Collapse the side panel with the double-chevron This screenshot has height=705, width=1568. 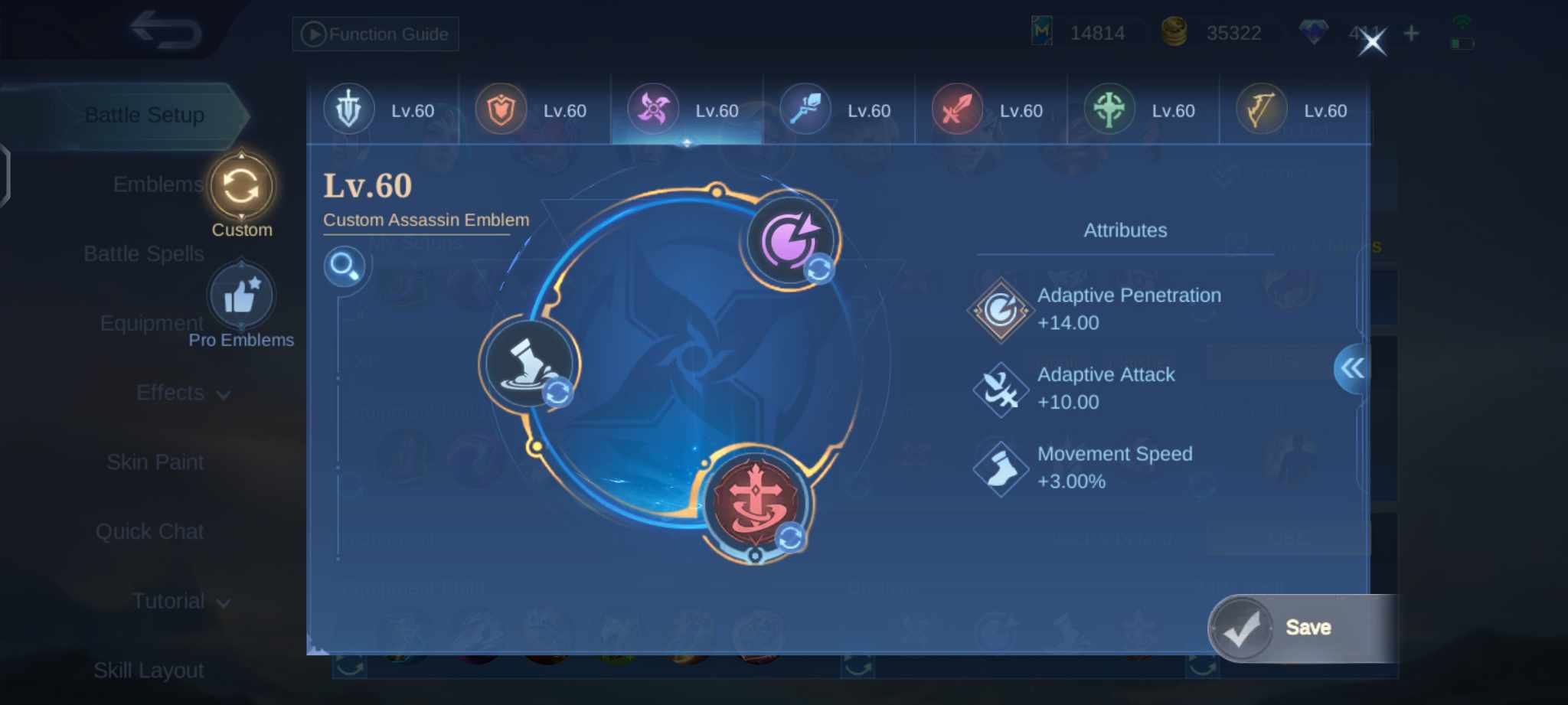[x=1354, y=368]
